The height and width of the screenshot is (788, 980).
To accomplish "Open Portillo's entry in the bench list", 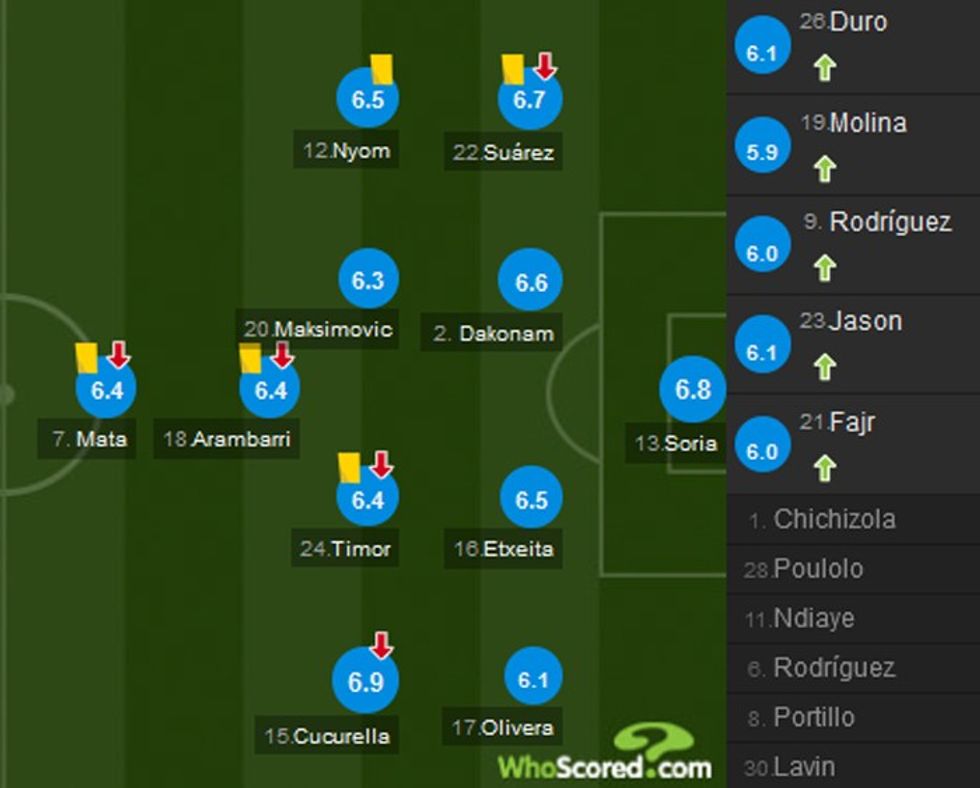I will tap(813, 717).
